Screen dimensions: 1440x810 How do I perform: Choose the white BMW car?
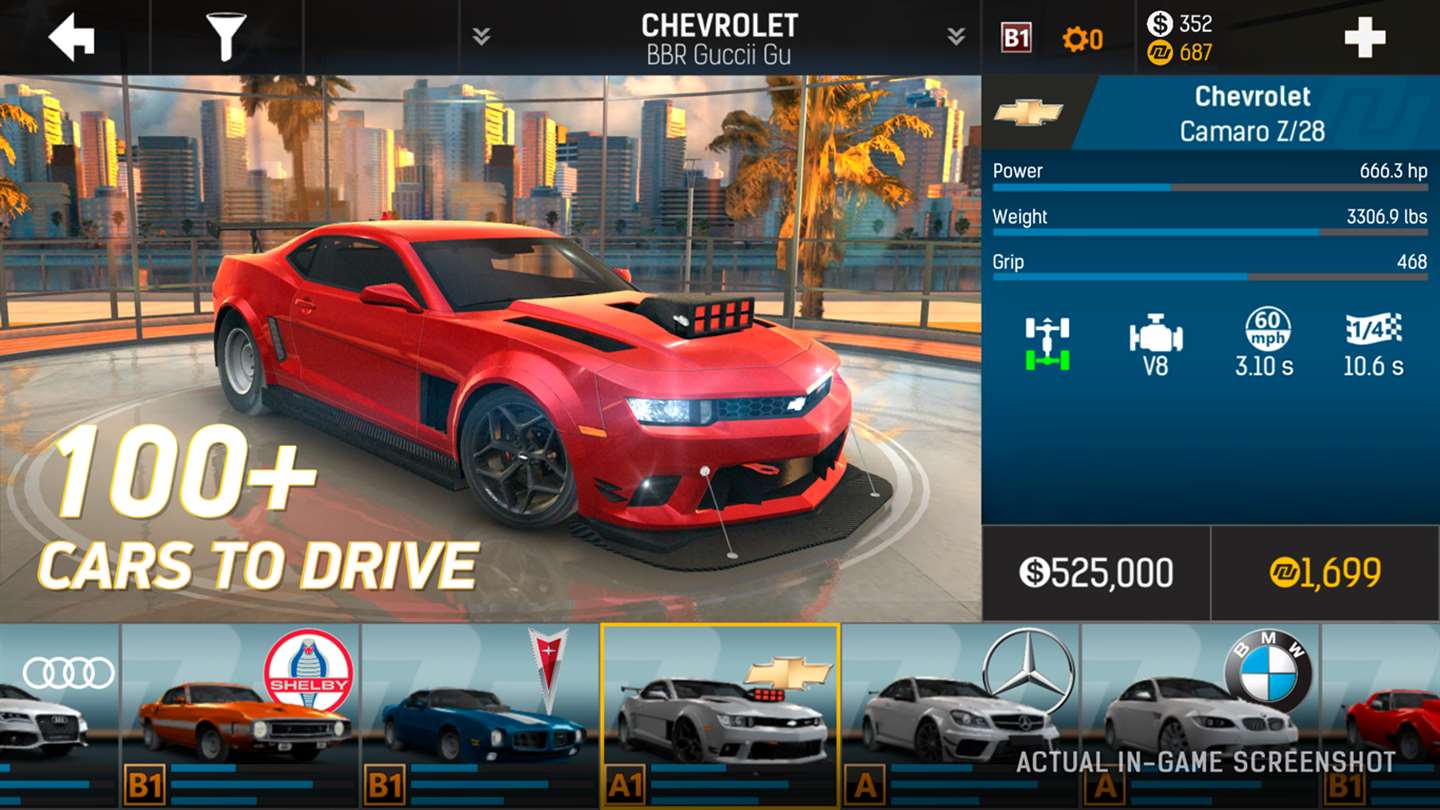1200,714
